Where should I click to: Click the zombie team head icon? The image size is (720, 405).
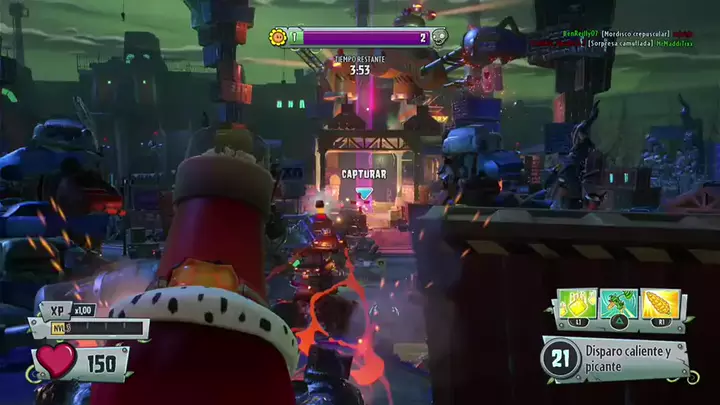tap(440, 37)
